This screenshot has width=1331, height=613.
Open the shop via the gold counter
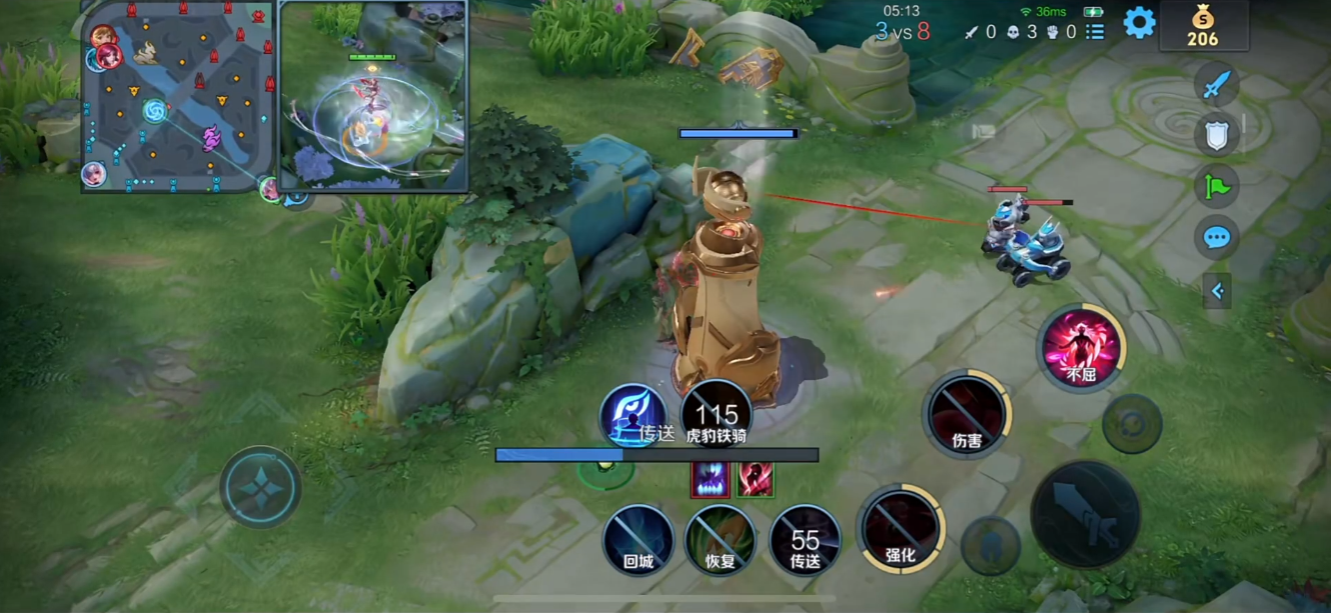[1202, 27]
